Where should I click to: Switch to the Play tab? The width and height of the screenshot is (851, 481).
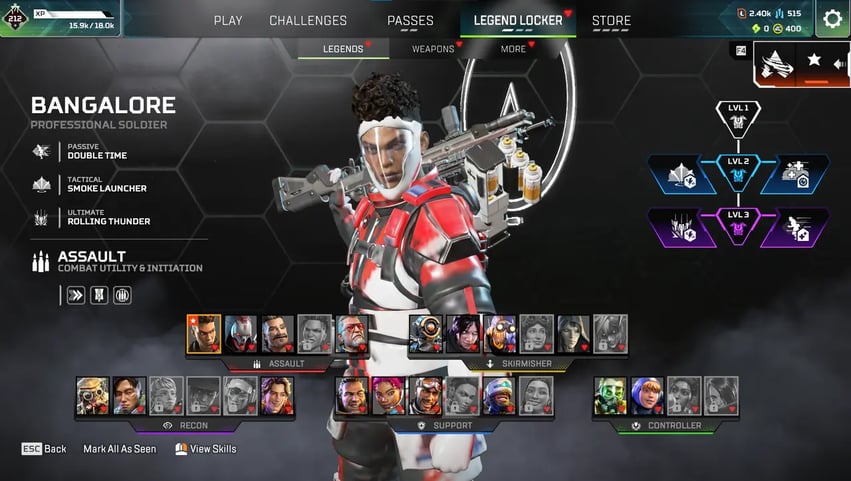click(228, 20)
